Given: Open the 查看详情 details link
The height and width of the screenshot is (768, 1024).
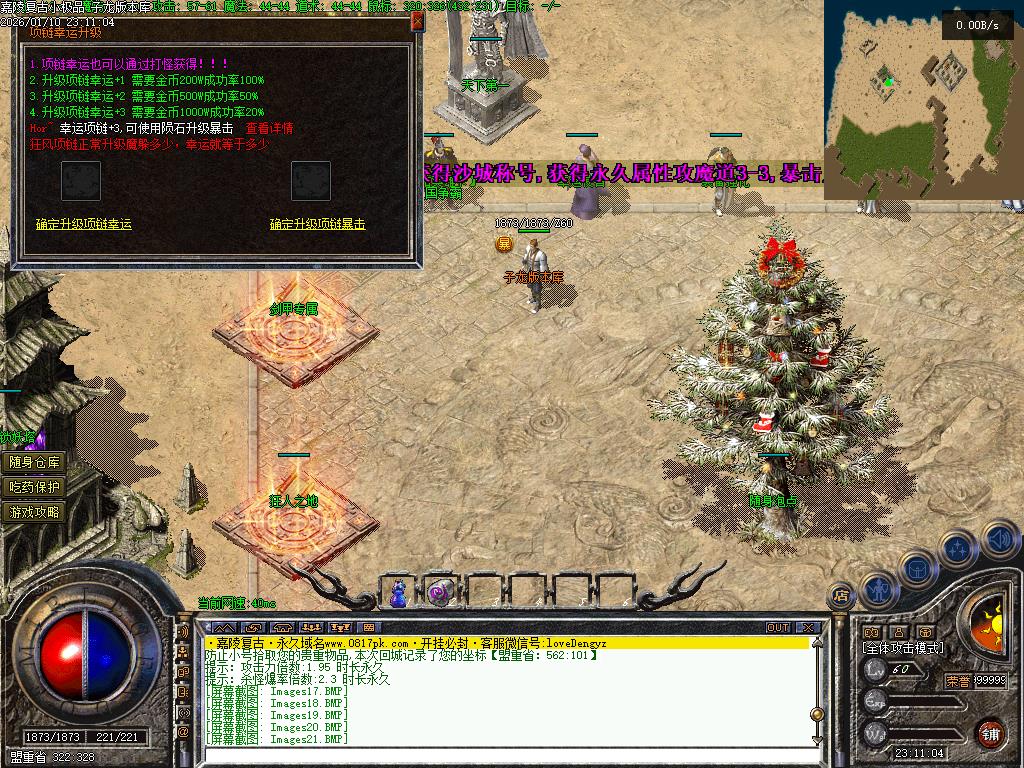Looking at the screenshot, I should tap(269, 128).
